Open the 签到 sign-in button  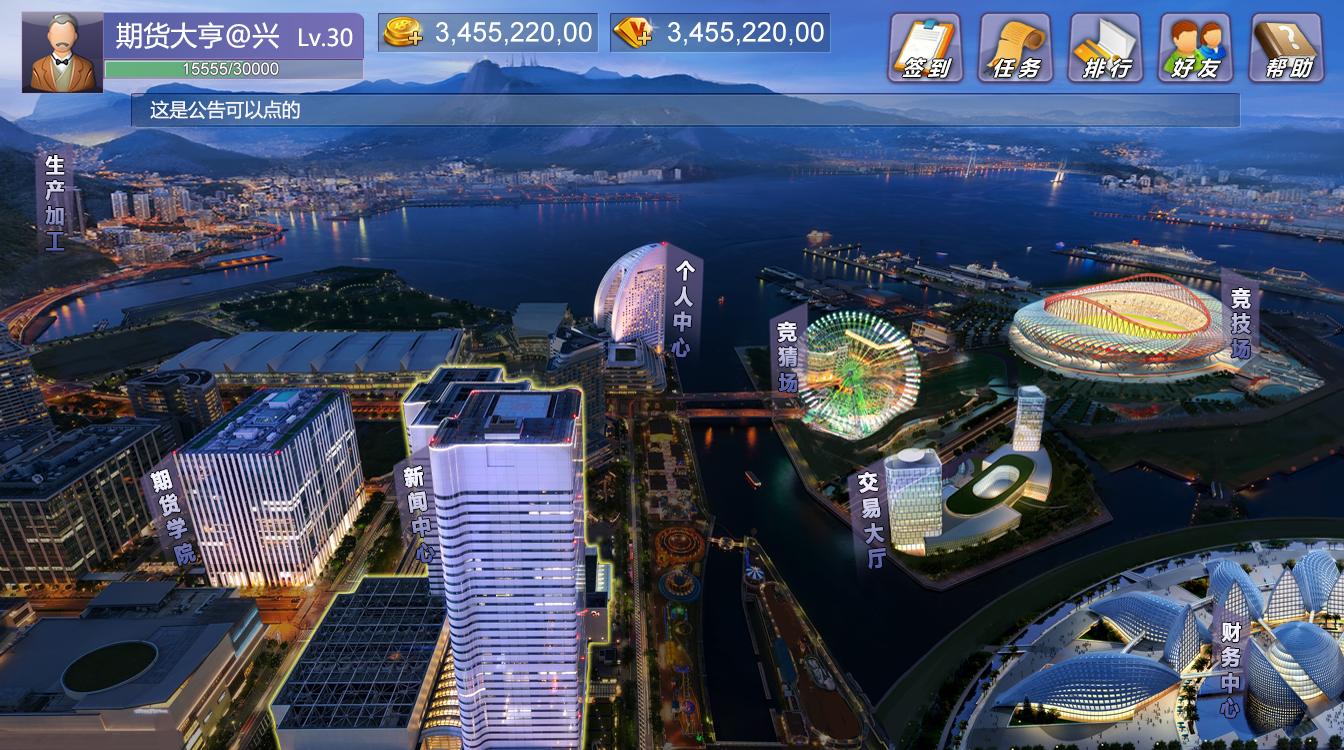[x=925, y=47]
